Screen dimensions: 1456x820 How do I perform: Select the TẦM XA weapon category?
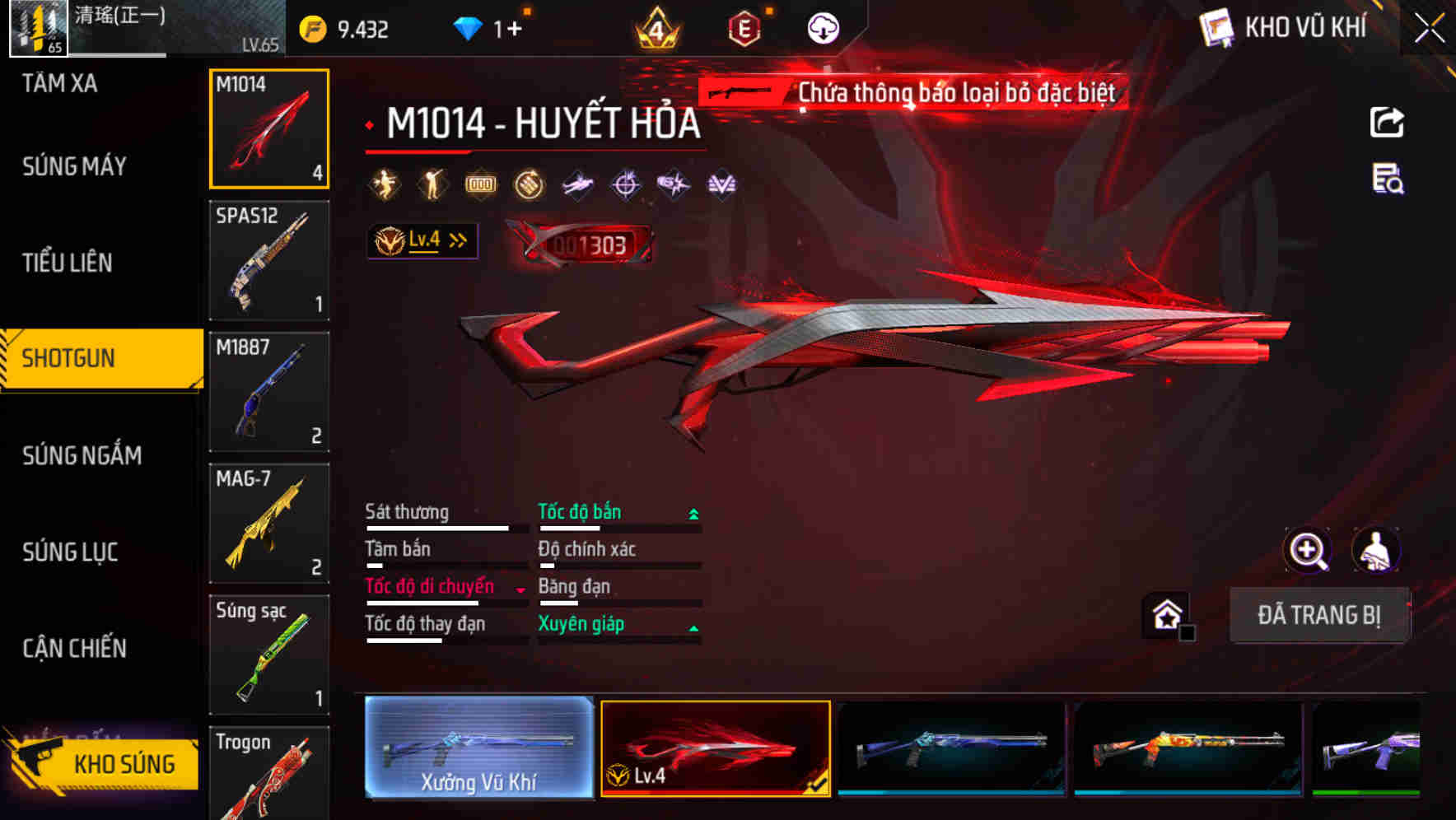coord(58,83)
